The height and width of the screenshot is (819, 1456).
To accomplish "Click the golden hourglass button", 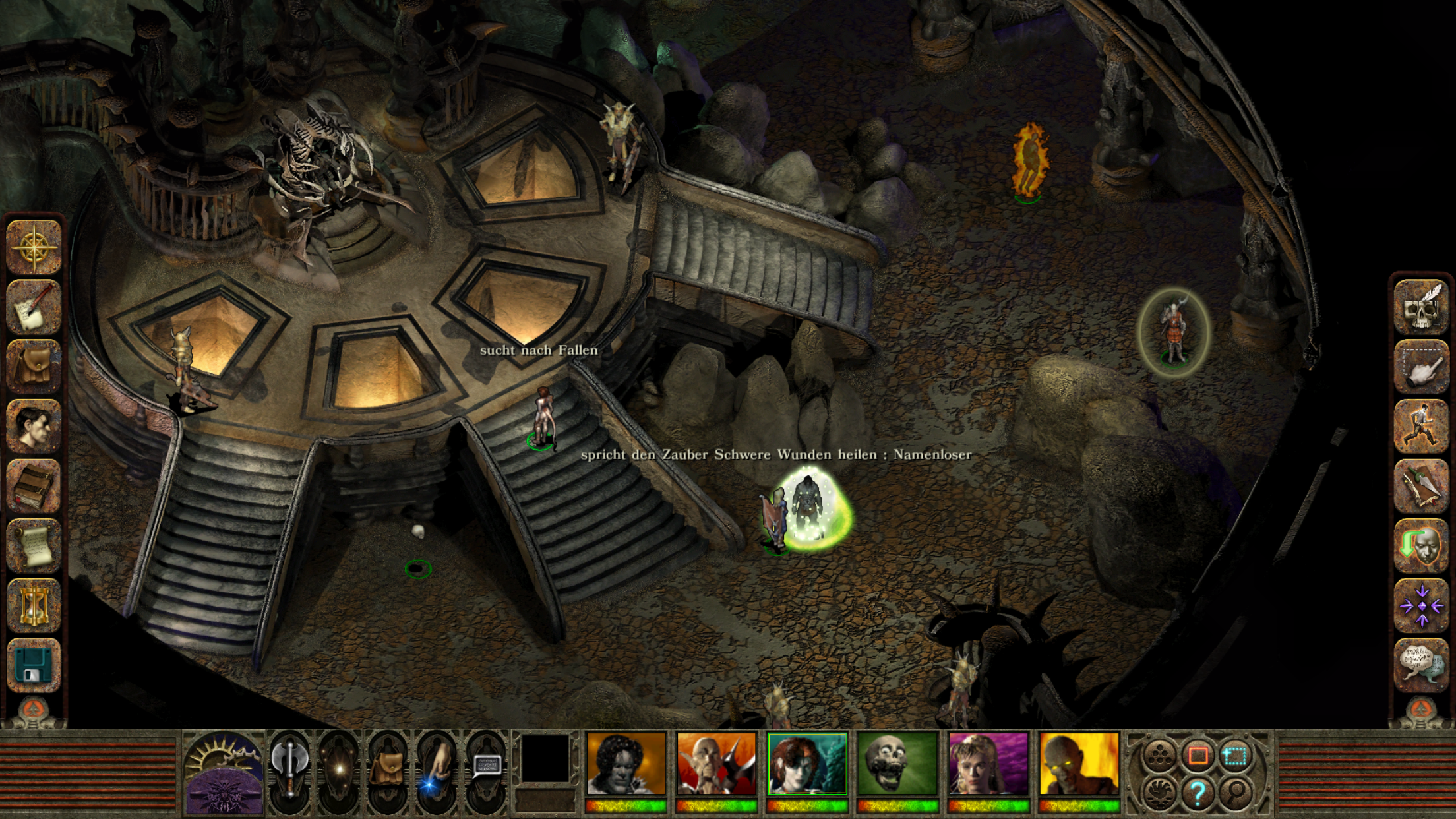I will (34, 605).
